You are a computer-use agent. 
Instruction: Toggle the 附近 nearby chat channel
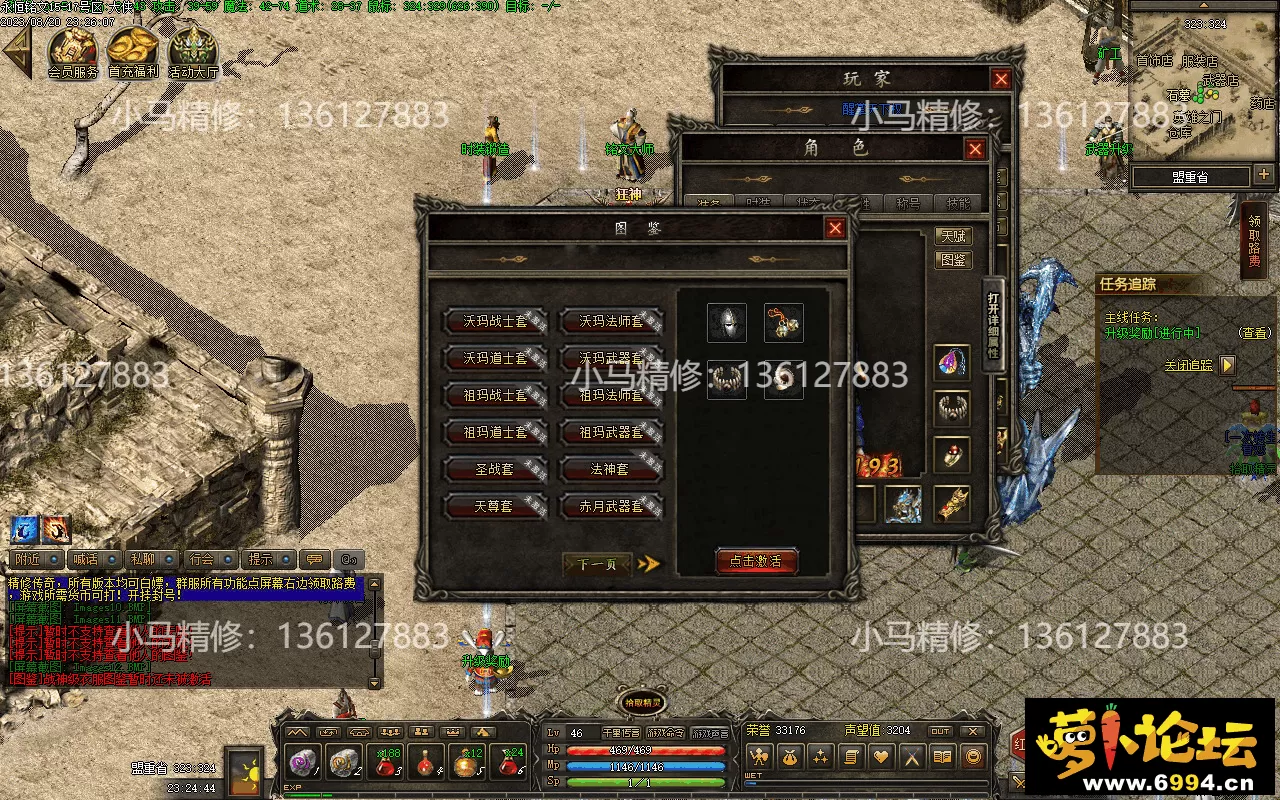pos(29,559)
